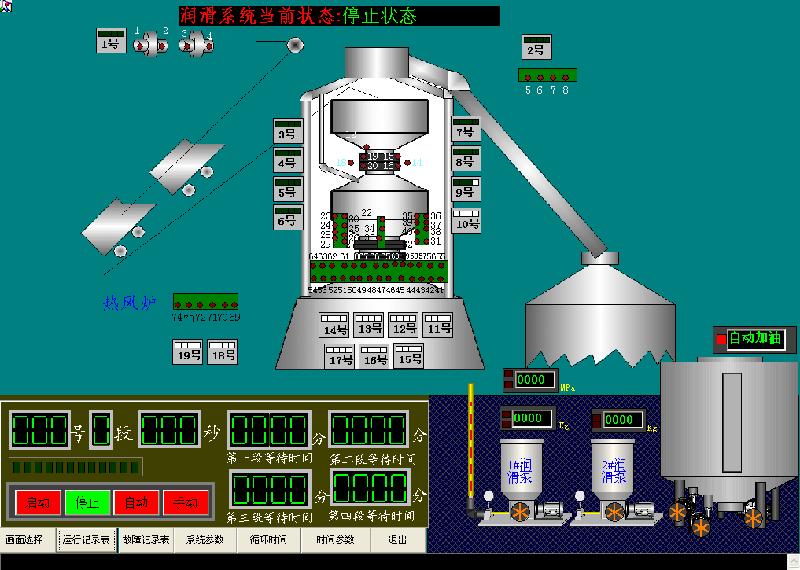Open the 时间参数 time parameters

tap(335, 540)
